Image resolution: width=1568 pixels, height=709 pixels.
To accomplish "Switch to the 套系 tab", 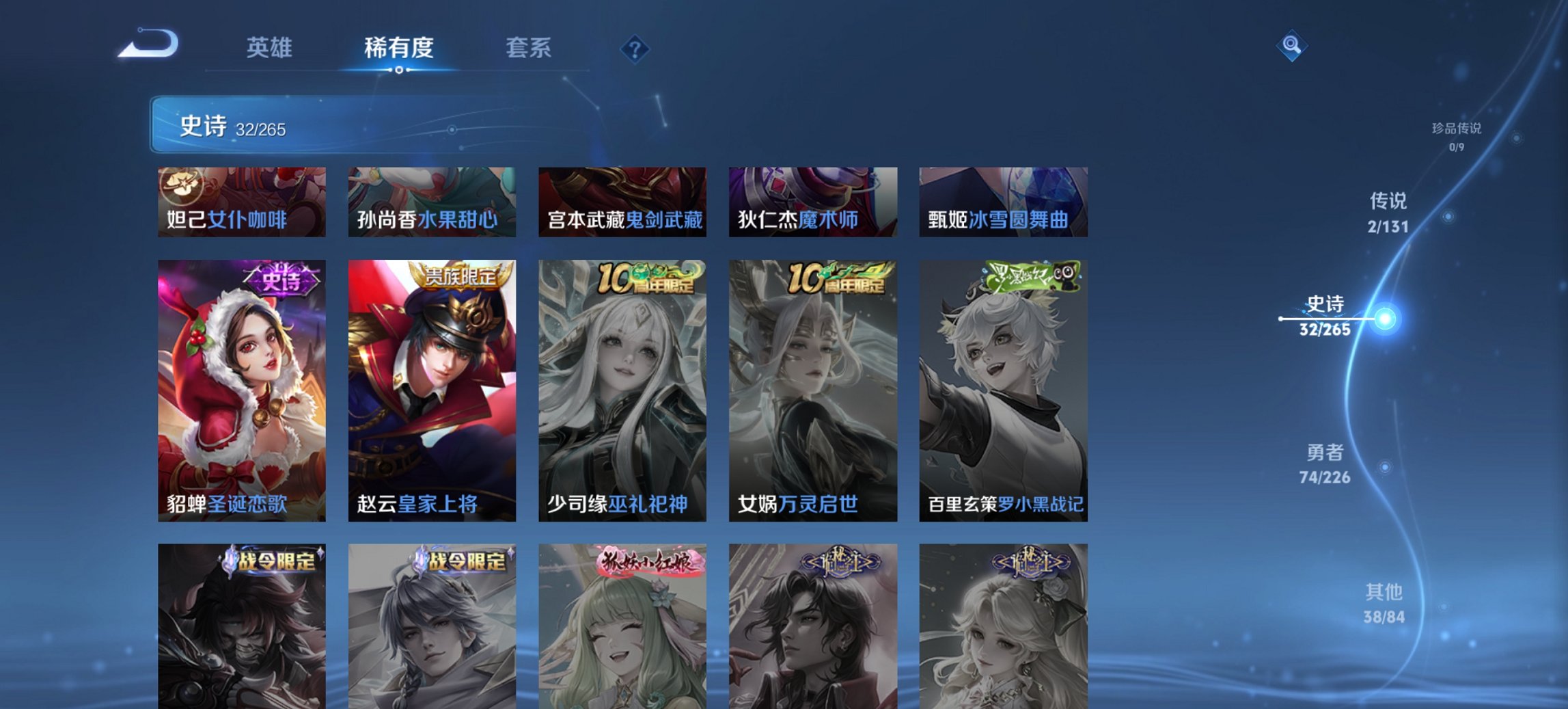I will click(x=529, y=48).
